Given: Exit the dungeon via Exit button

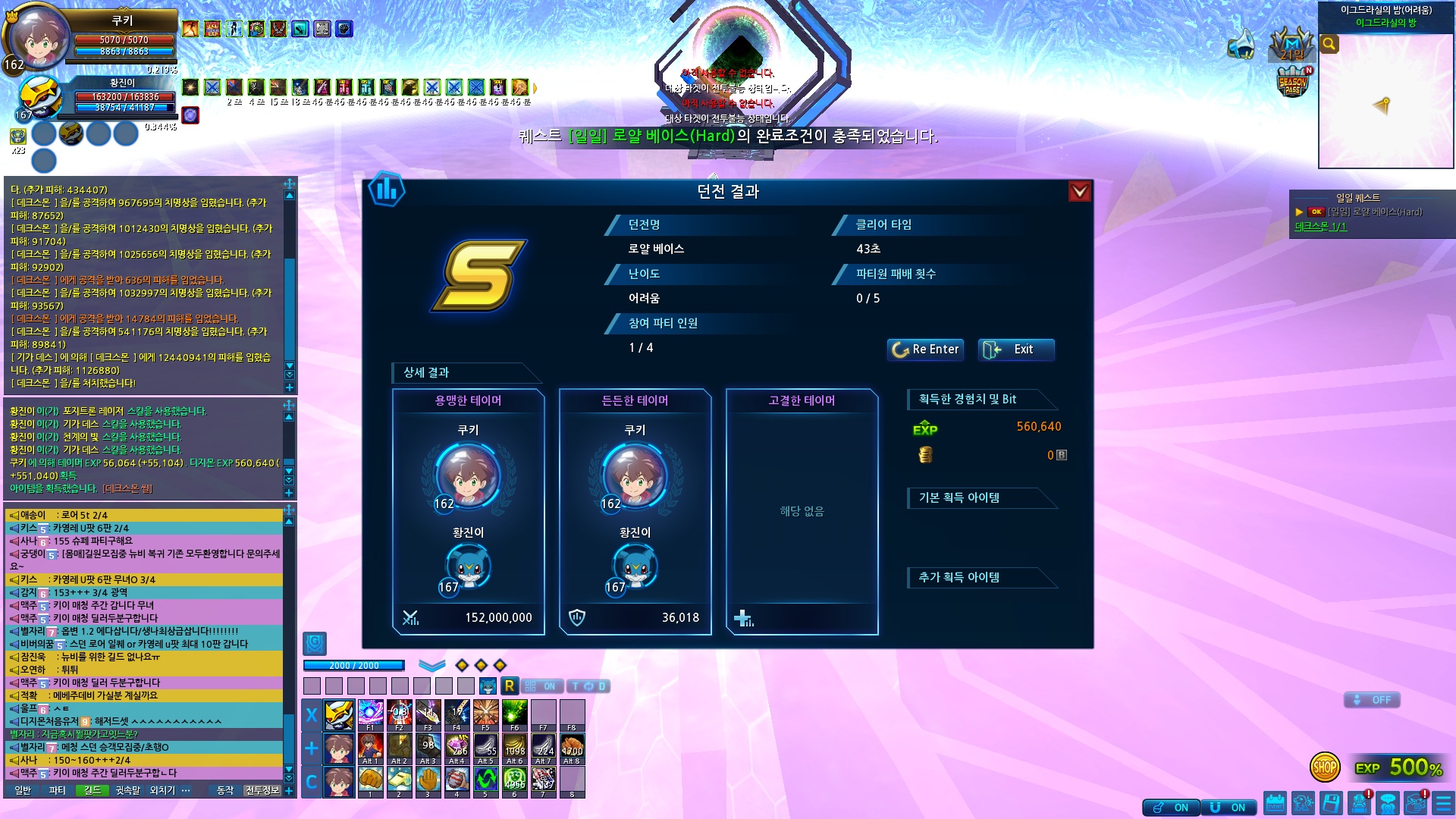Looking at the screenshot, I should point(1015,350).
